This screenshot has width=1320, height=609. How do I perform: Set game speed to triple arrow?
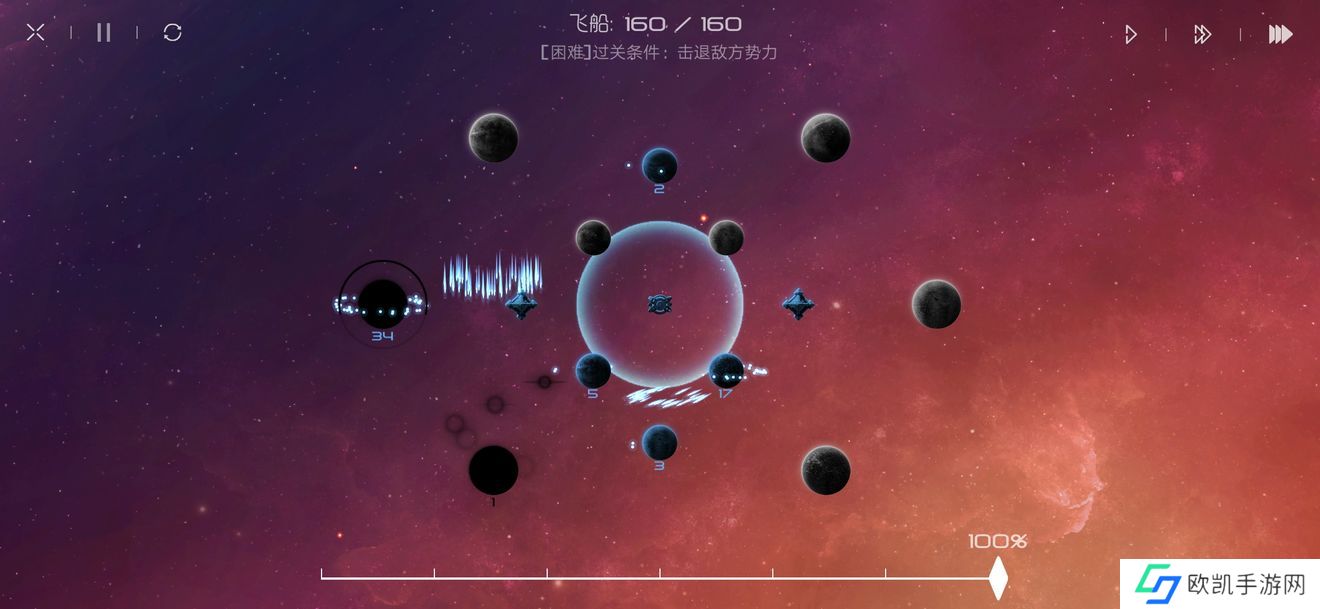coord(1280,35)
